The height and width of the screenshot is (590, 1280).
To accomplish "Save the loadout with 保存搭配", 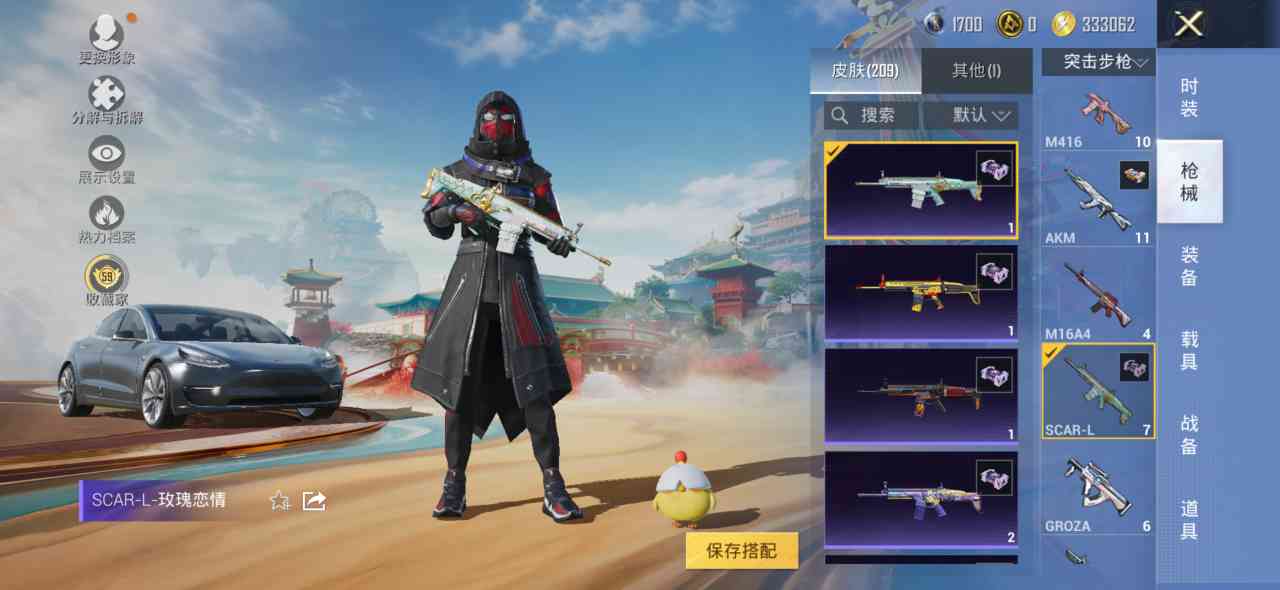I will click(741, 550).
